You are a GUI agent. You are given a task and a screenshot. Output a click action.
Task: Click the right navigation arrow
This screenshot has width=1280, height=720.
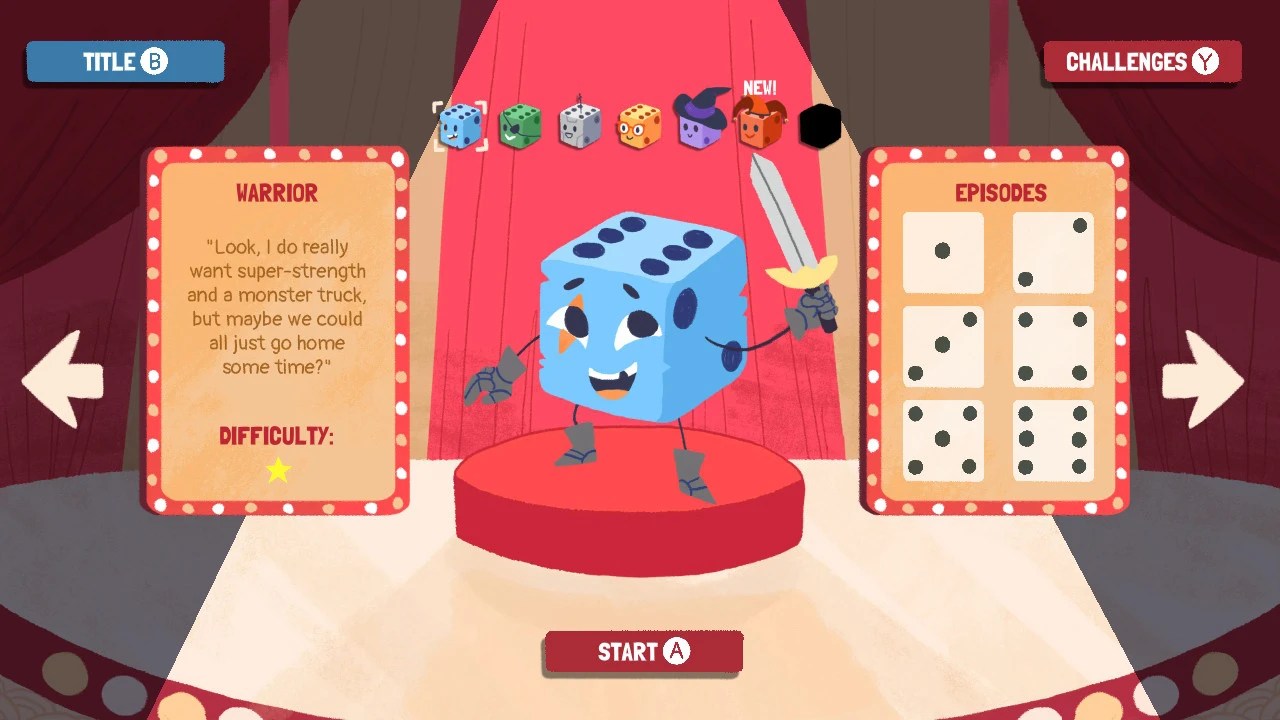tap(1204, 380)
